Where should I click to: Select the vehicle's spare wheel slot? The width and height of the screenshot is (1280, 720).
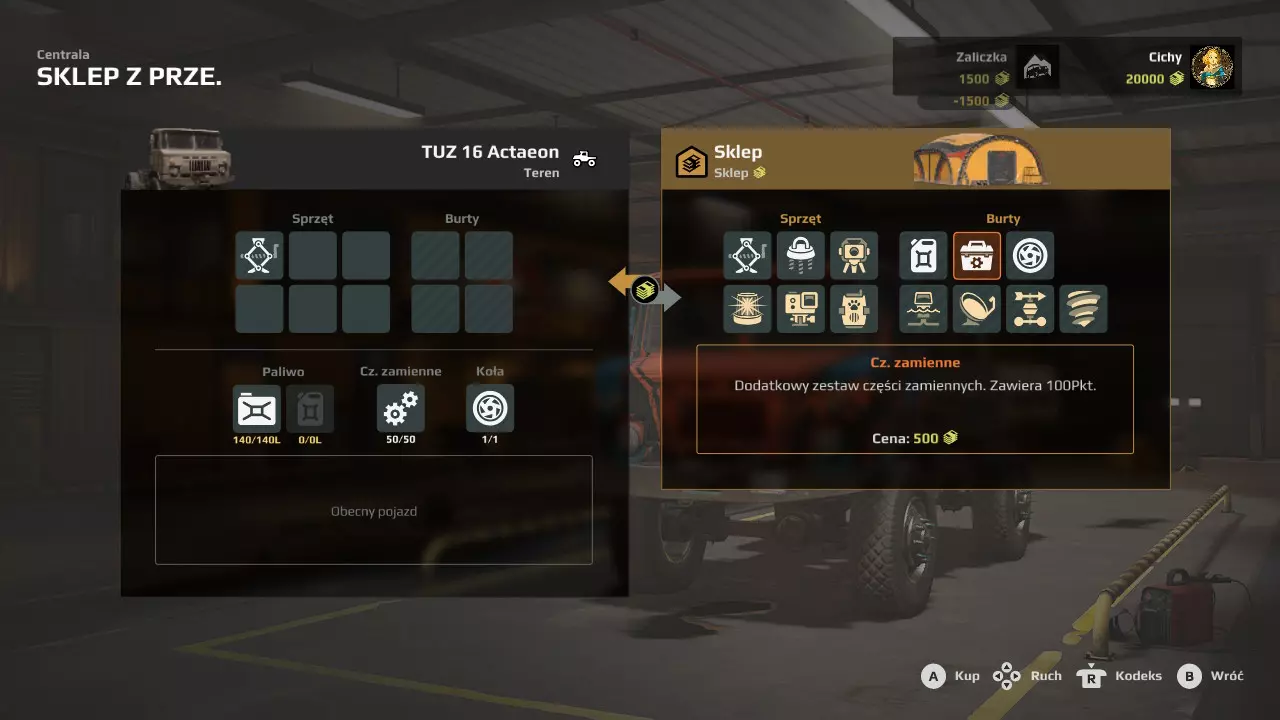[490, 409]
